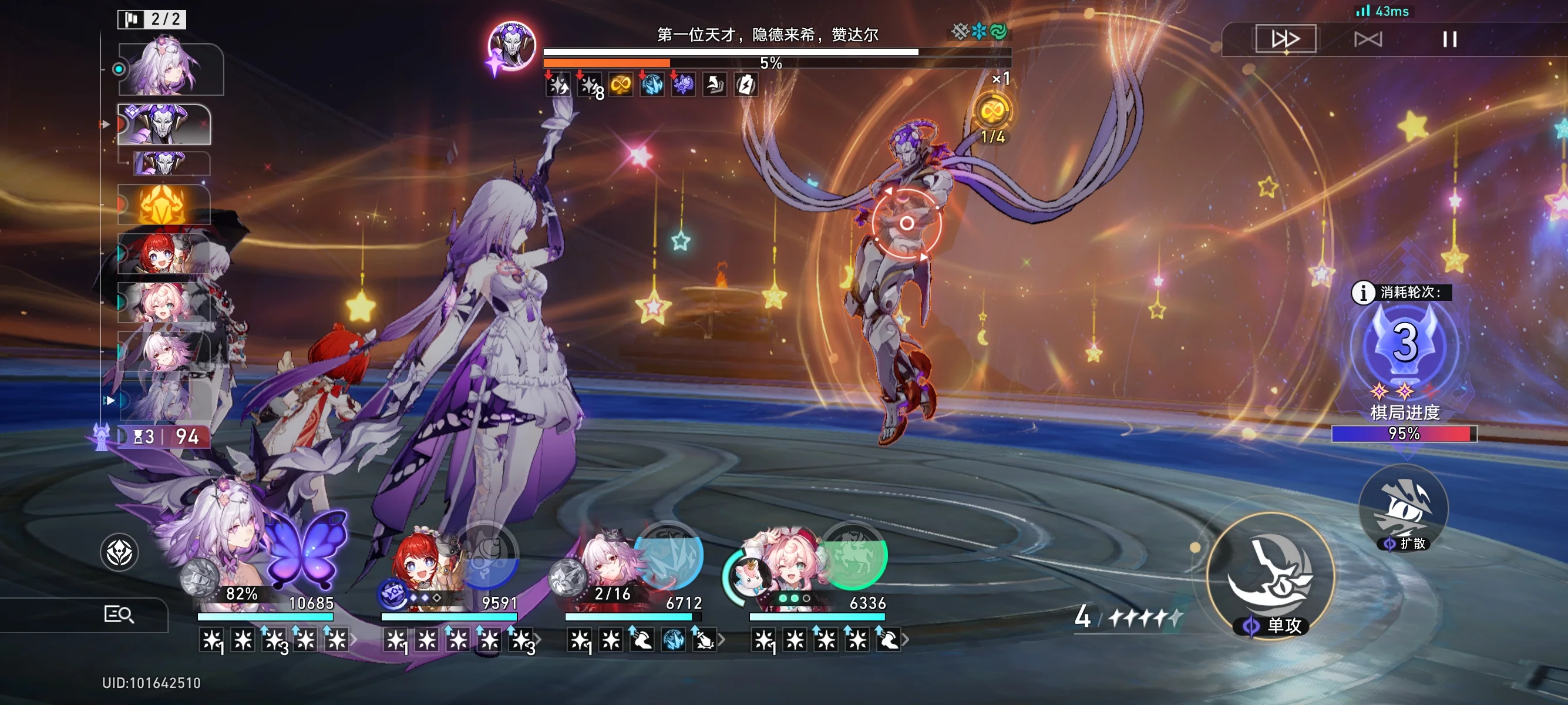Inspect the boss's golden infinity buff icon
1568x705 pixels.
pos(620,85)
